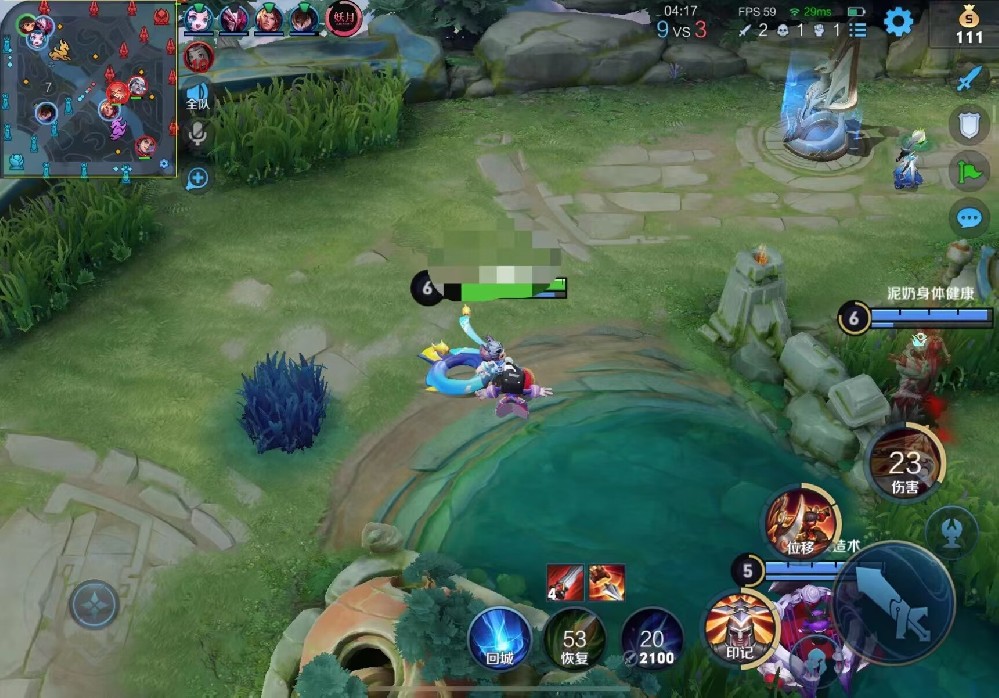Viewport: 999px width, 698px height.
Task: Open the settings gear menu
Action: pyautogui.click(x=897, y=21)
